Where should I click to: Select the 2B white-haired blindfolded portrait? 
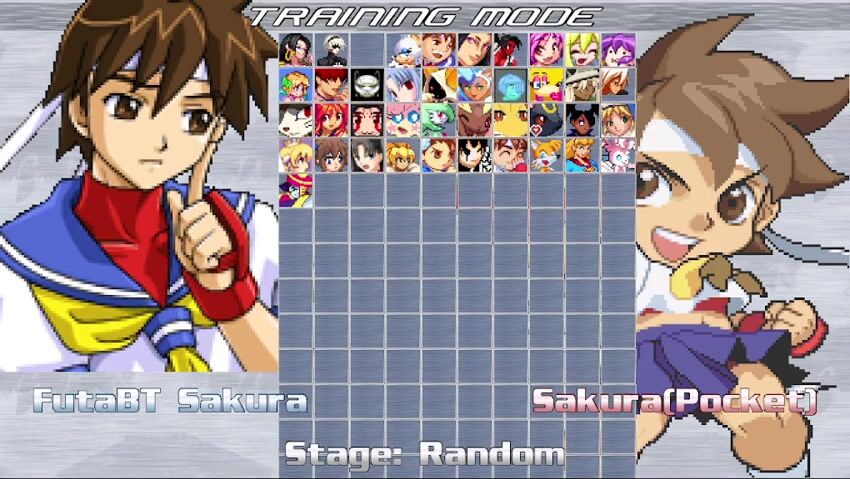pyautogui.click(x=332, y=48)
